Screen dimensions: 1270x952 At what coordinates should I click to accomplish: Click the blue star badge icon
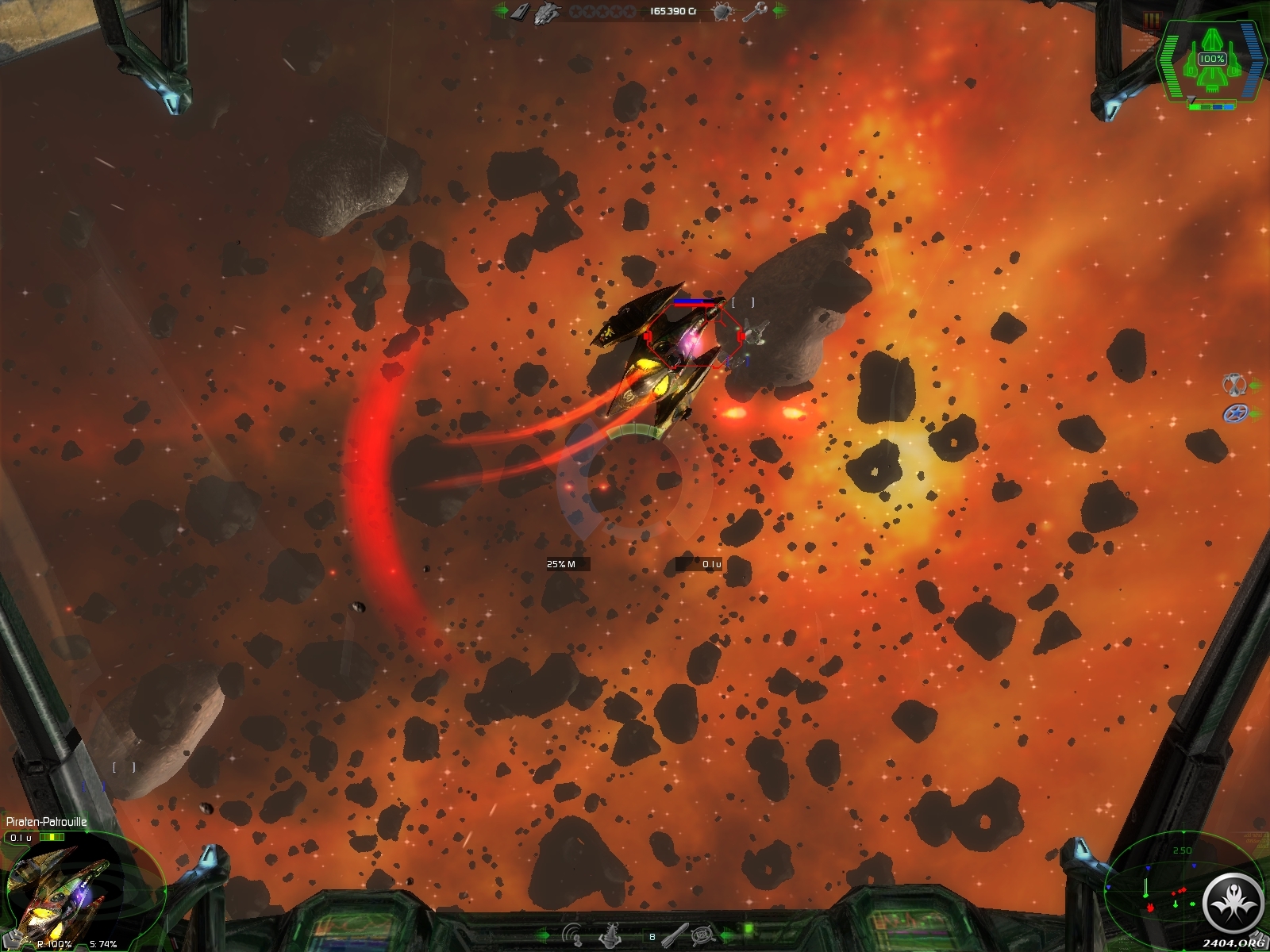coord(1234,413)
